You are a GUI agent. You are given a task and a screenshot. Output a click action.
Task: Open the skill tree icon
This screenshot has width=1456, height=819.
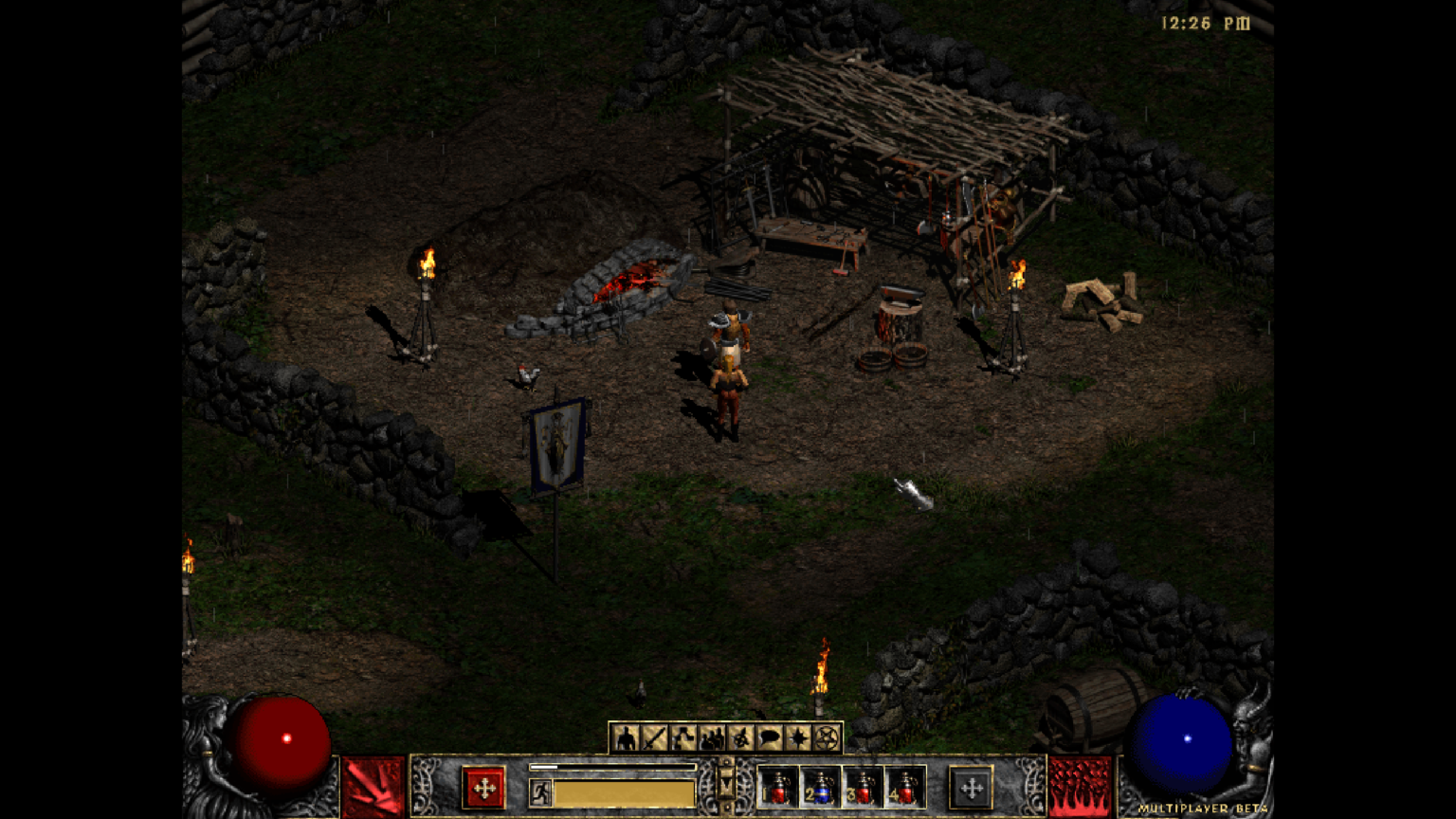pyautogui.click(x=682, y=737)
